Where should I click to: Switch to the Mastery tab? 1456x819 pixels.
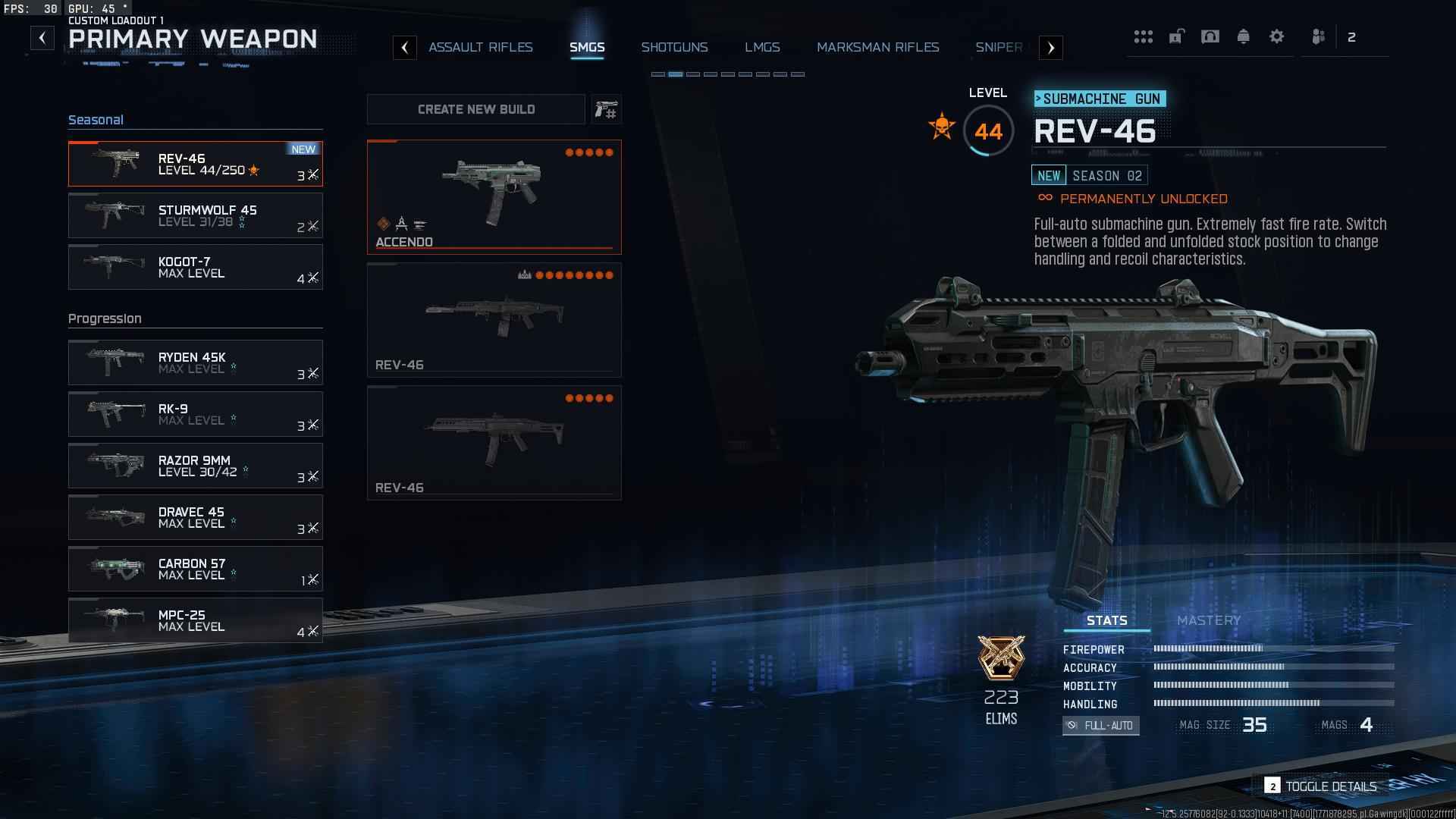point(1208,620)
